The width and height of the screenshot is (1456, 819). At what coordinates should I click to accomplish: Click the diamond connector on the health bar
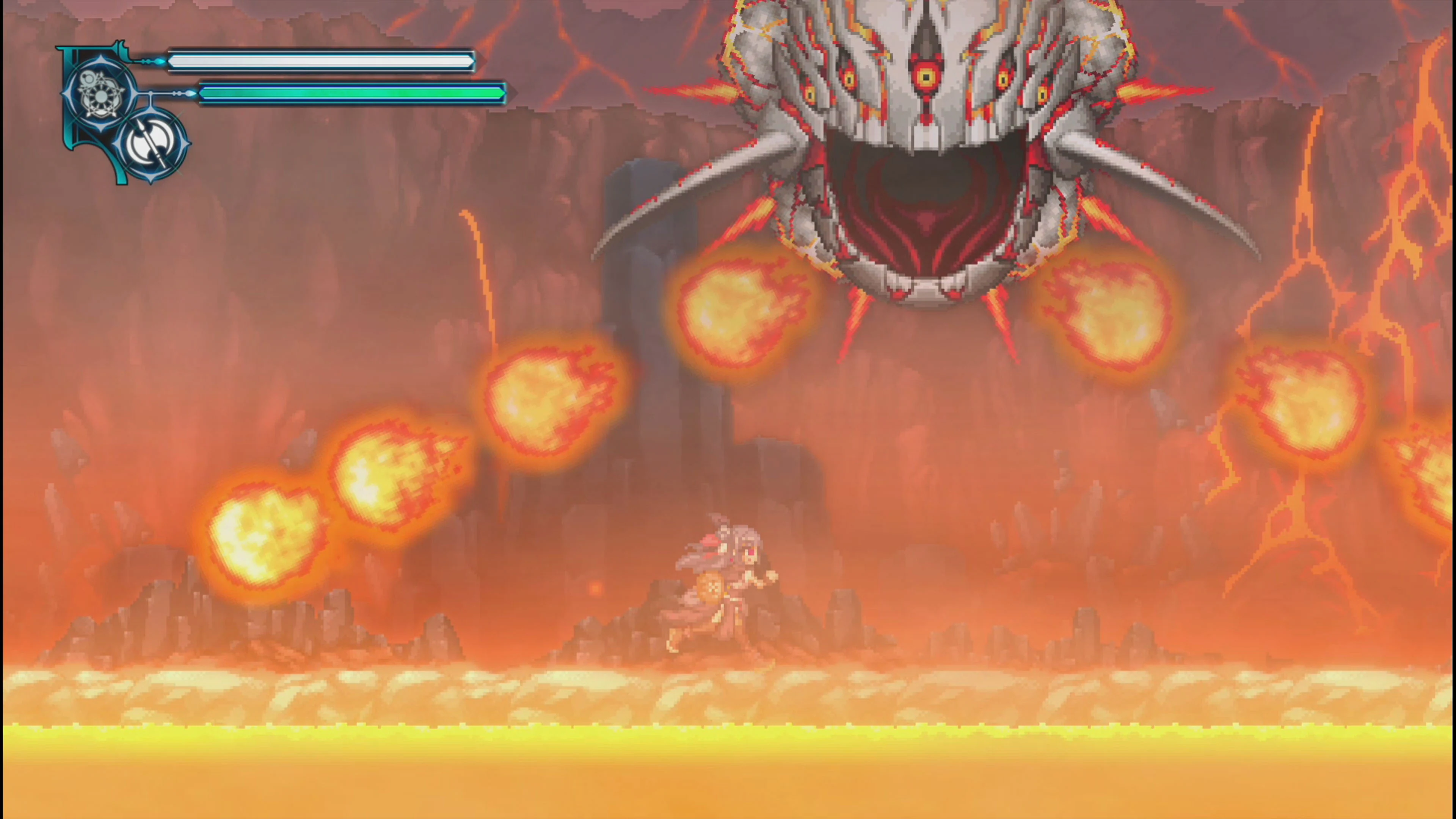160,61
